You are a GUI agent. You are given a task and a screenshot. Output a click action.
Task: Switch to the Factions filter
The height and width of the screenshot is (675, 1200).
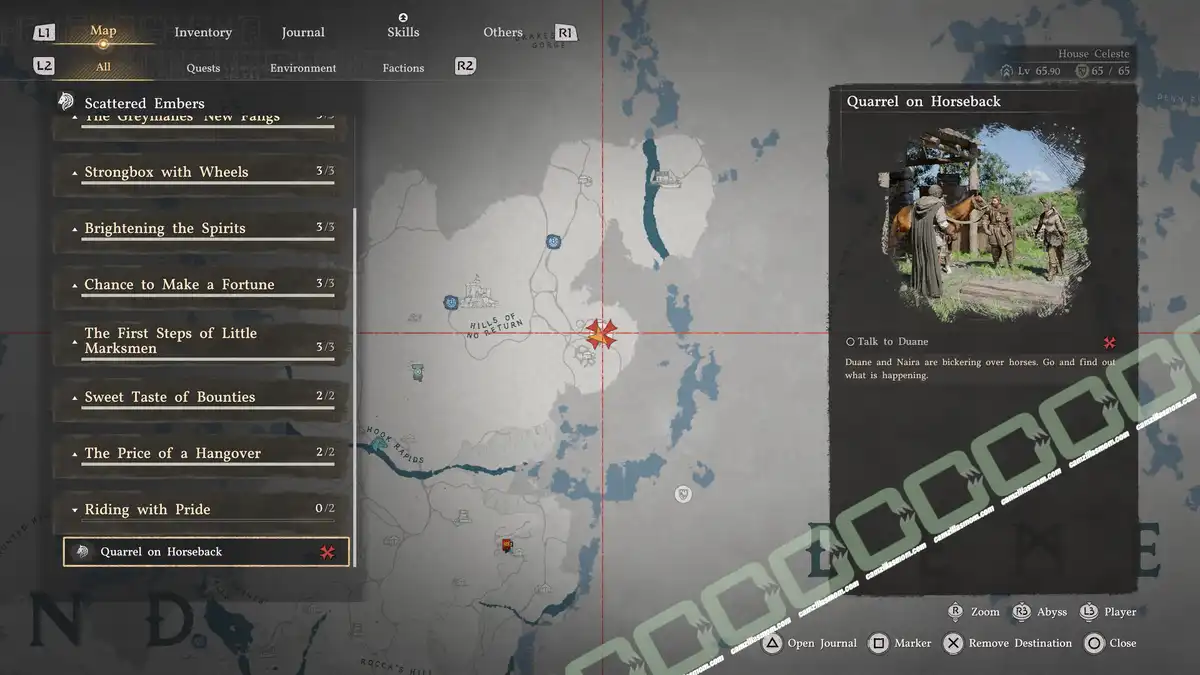pos(403,68)
